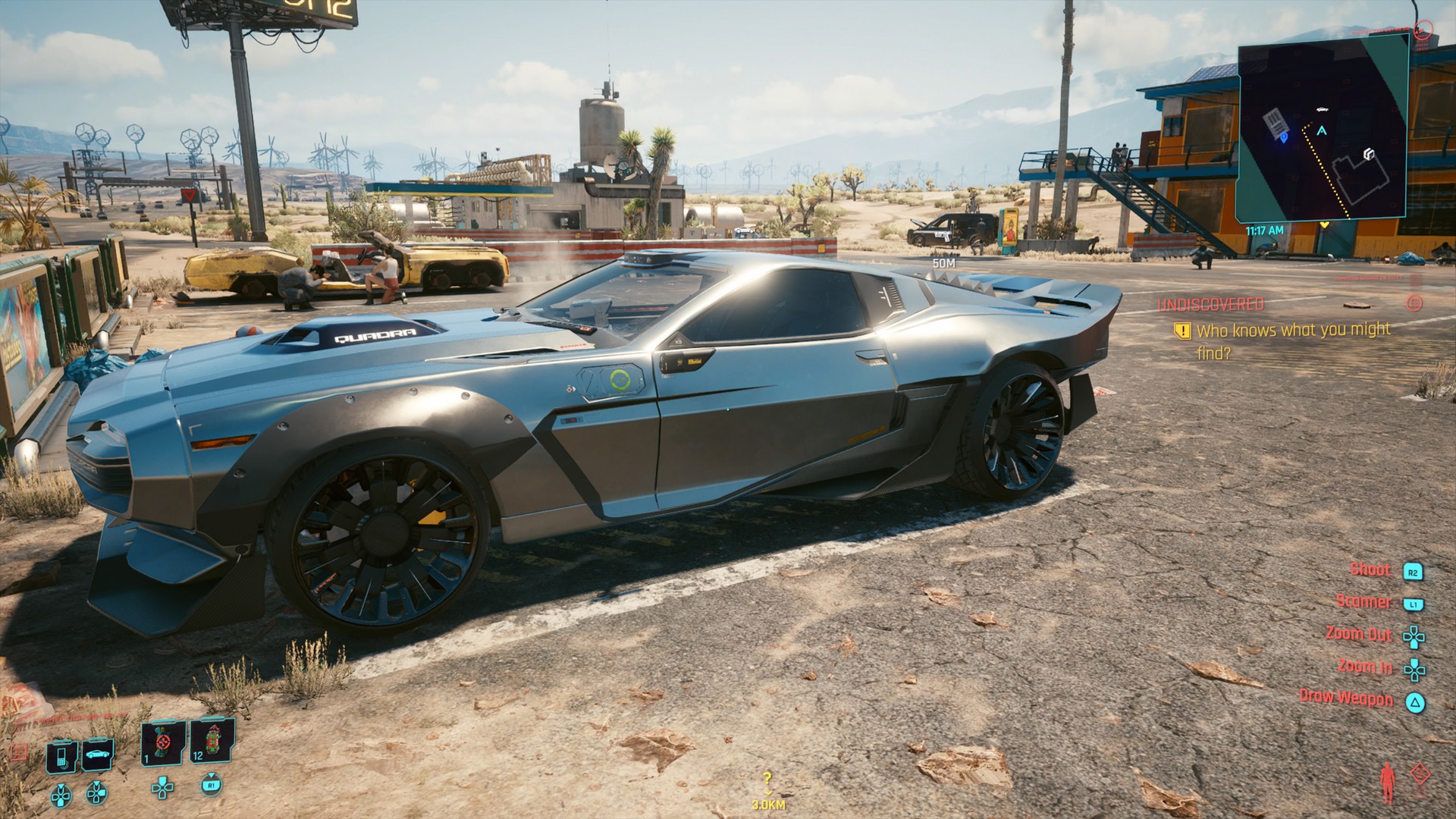The height and width of the screenshot is (819, 1456).
Task: Click the white package icon on the minimap
Action: click(x=1369, y=154)
